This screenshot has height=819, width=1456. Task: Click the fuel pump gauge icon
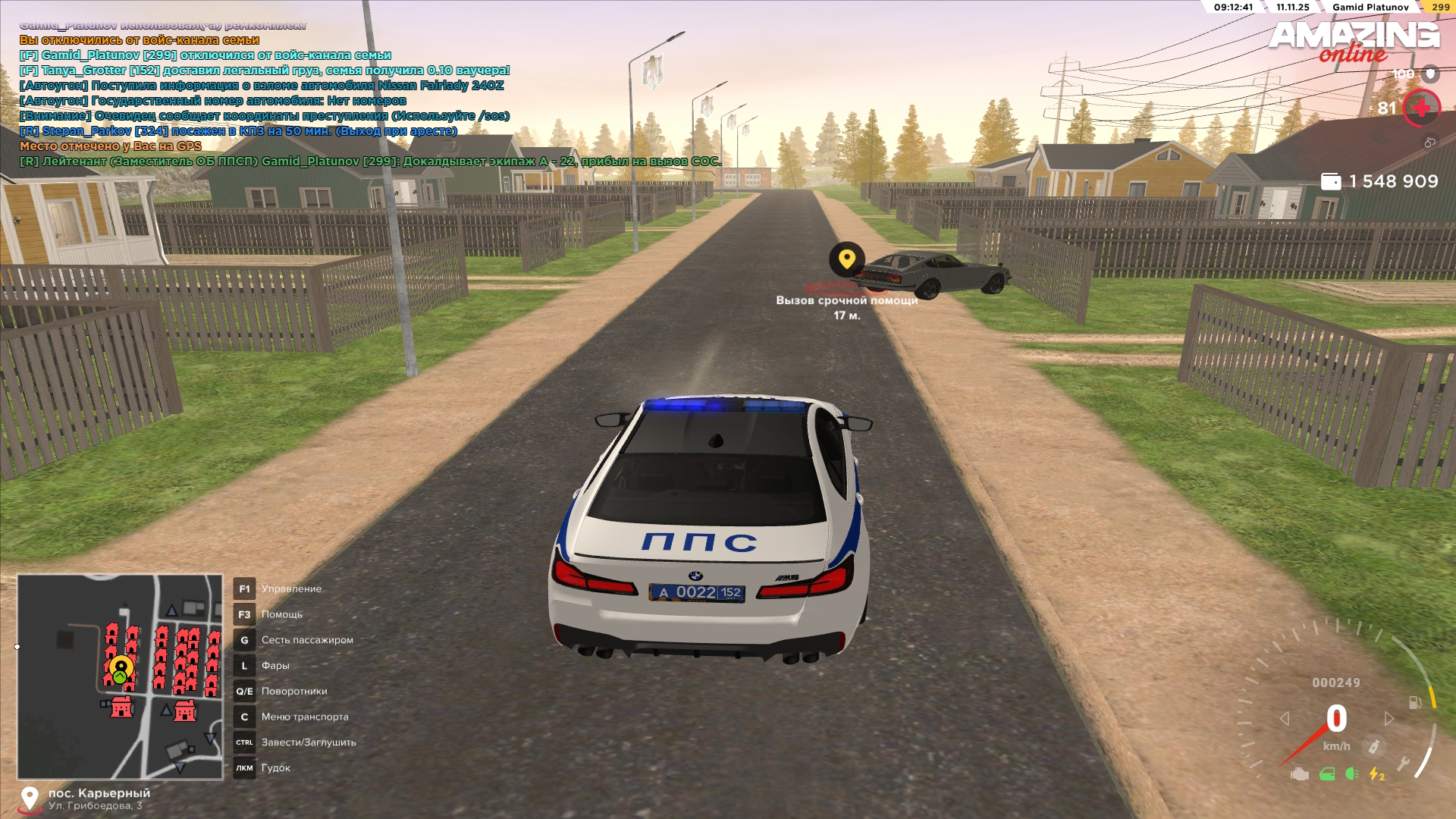(1415, 703)
